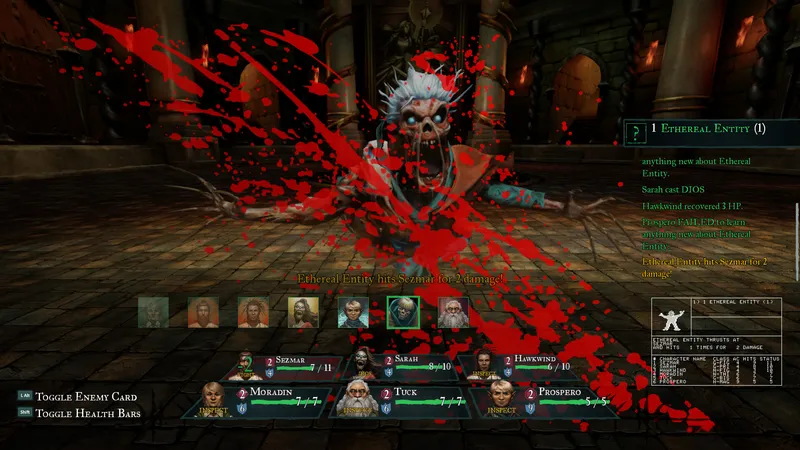The height and width of the screenshot is (450, 800).
Task: Click the pale screaming woman turn-order portrait
Action: click(303, 312)
